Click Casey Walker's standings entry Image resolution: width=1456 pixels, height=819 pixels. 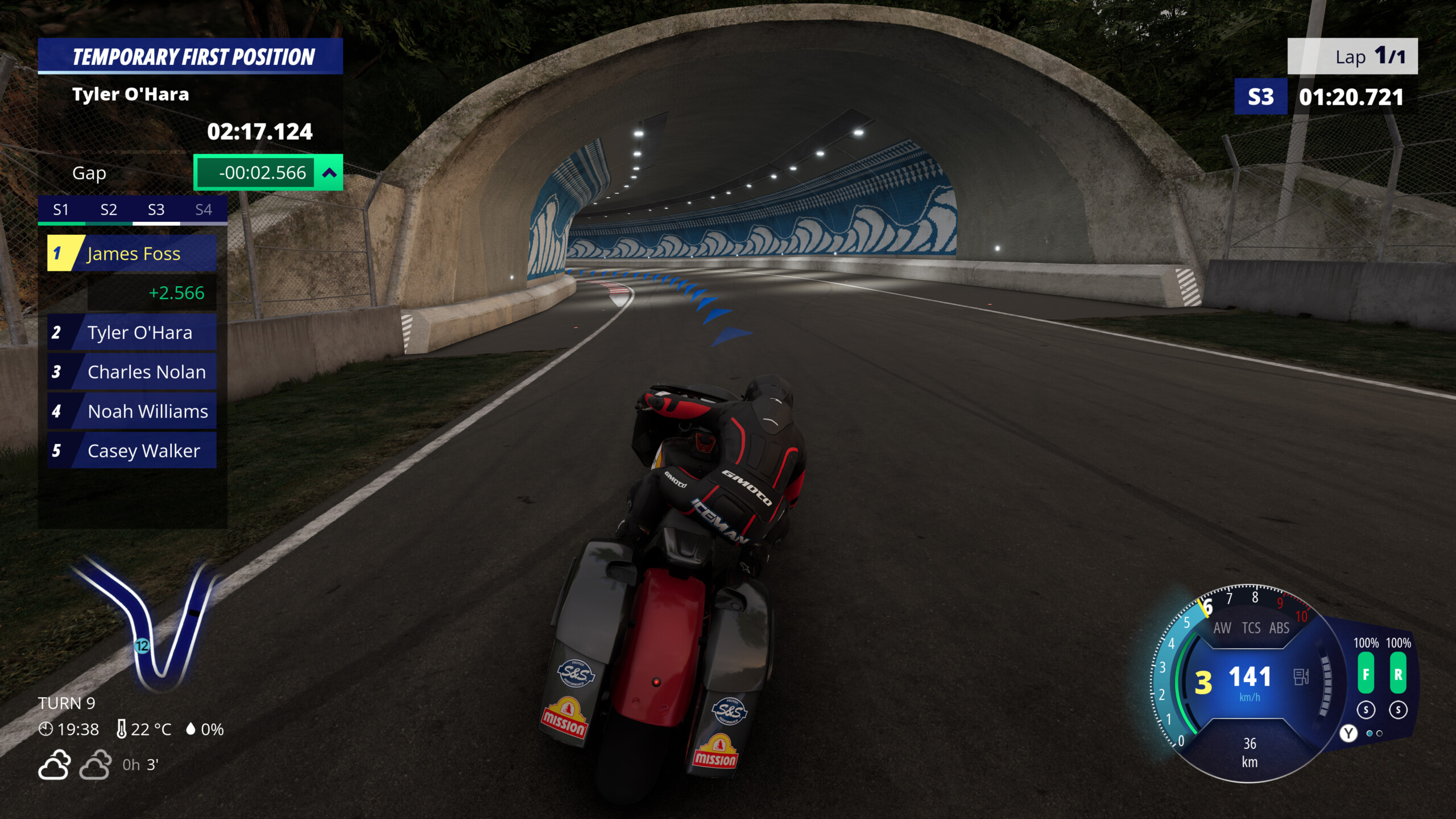pyautogui.click(x=142, y=450)
